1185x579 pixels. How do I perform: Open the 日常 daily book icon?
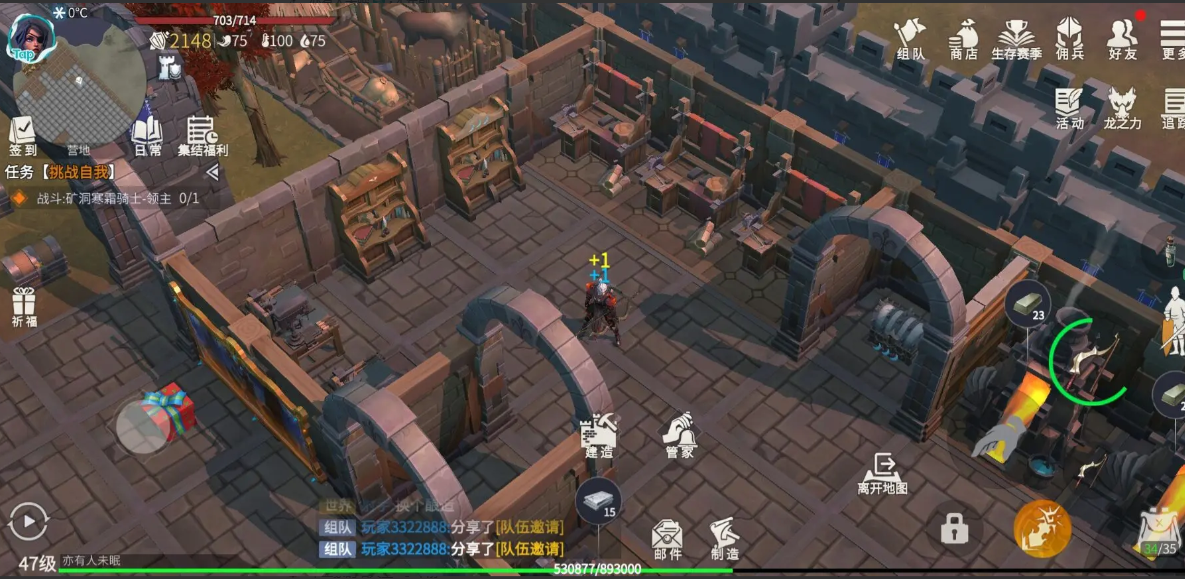(147, 135)
